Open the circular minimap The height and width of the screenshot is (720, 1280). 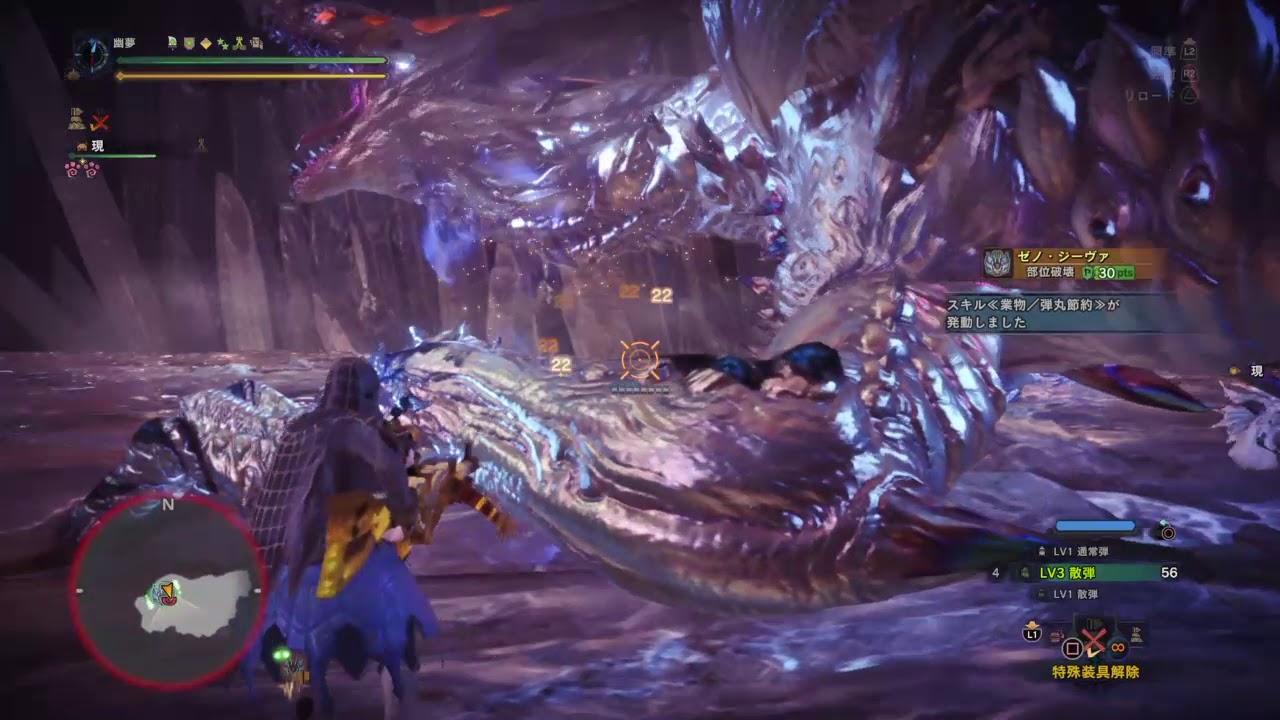(167, 592)
